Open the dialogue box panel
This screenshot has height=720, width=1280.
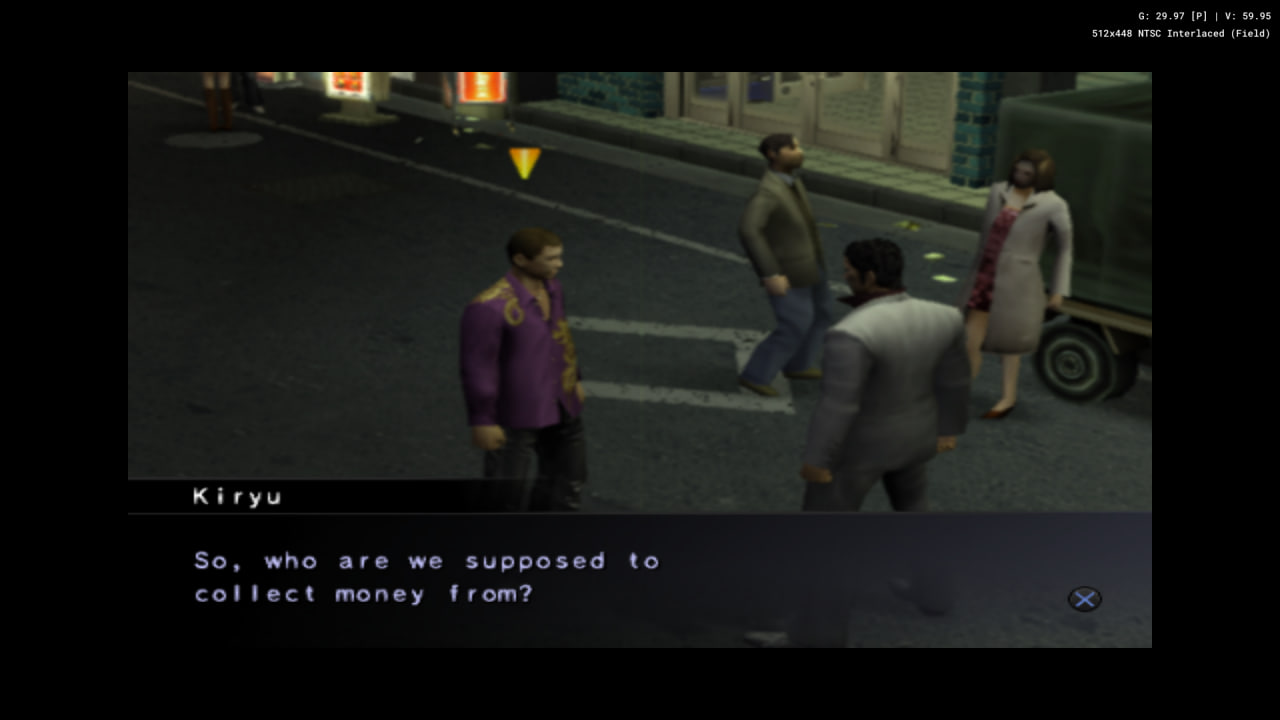click(x=640, y=580)
